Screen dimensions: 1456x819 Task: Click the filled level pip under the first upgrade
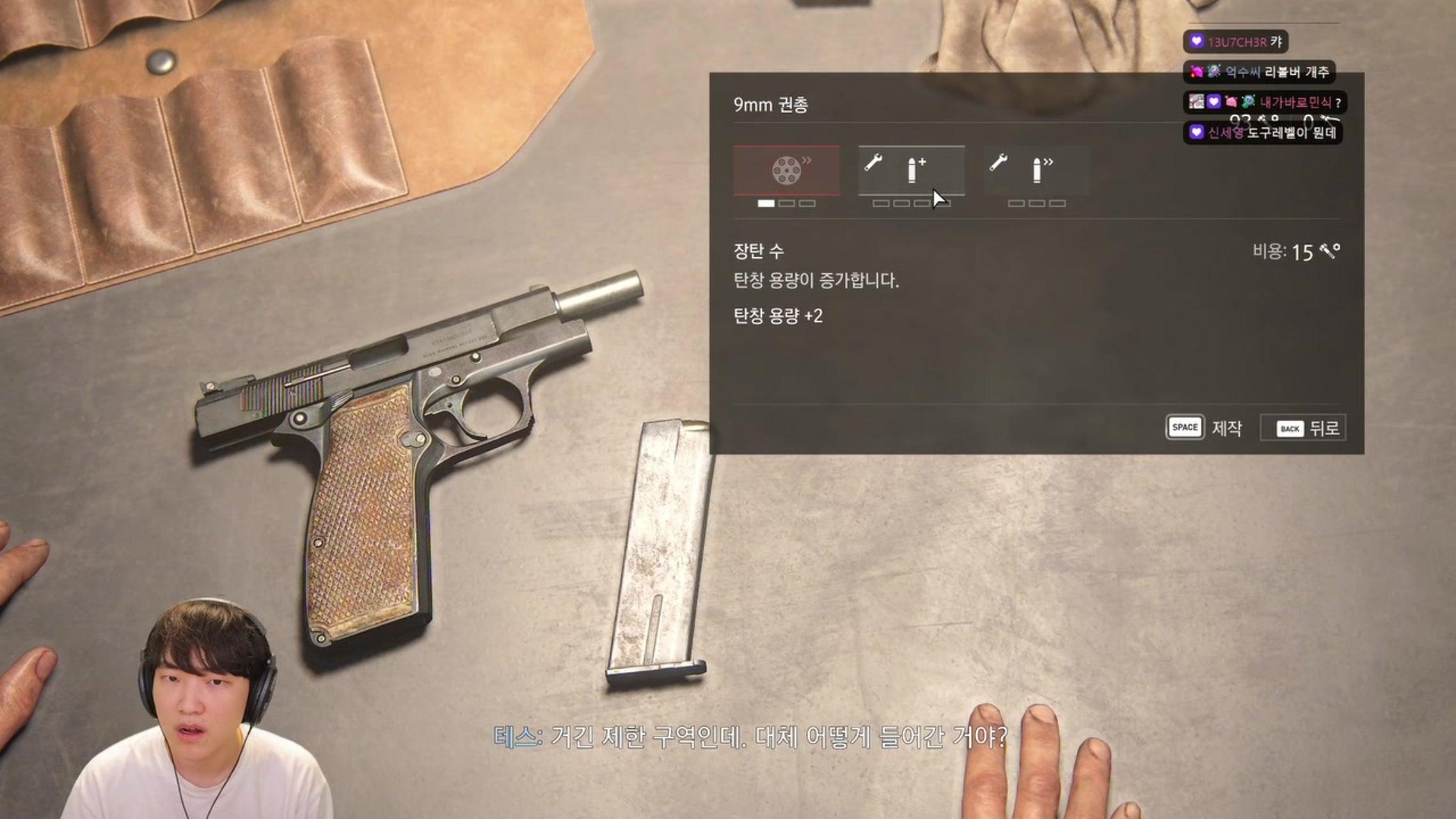coord(765,203)
